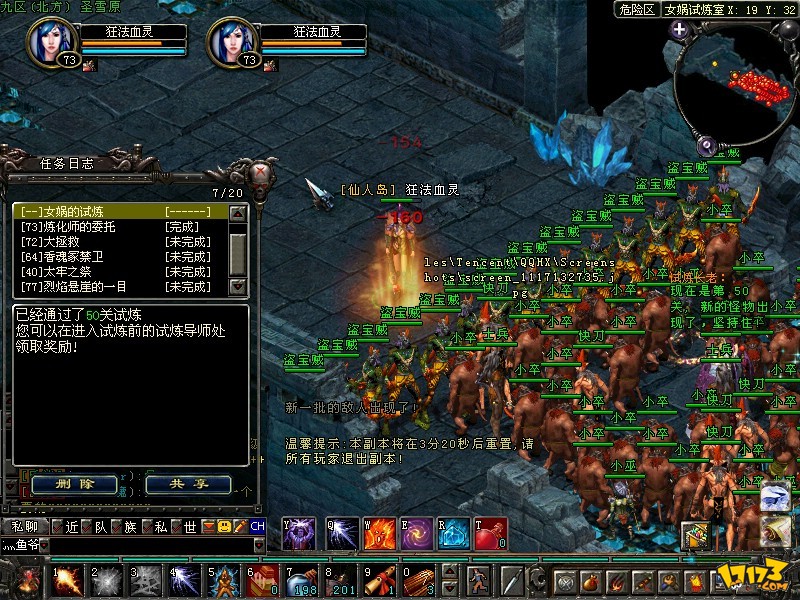Click the minimap magnifier button

pos(704,144)
